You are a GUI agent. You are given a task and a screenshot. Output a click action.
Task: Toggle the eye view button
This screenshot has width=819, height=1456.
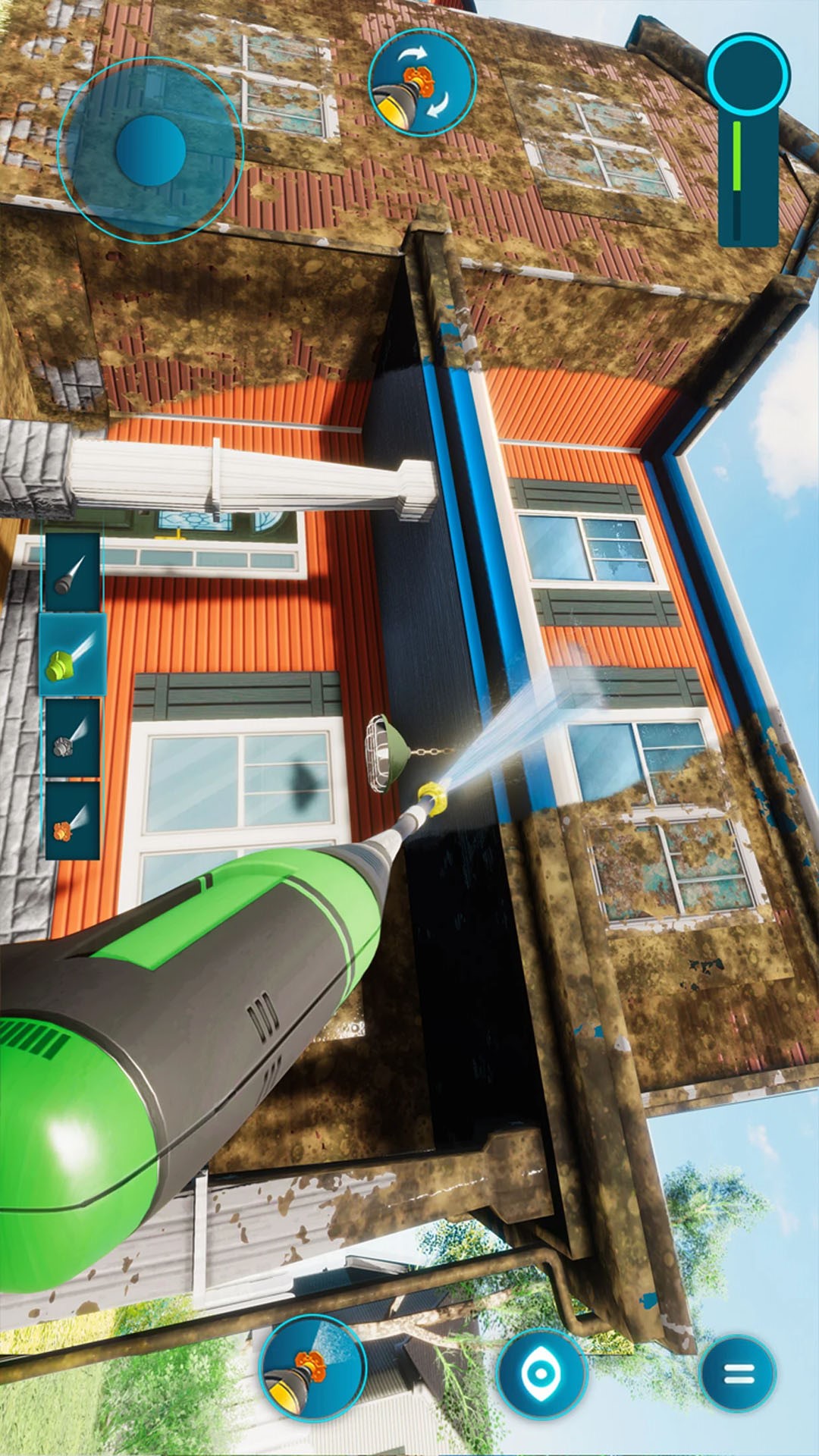tap(541, 1372)
